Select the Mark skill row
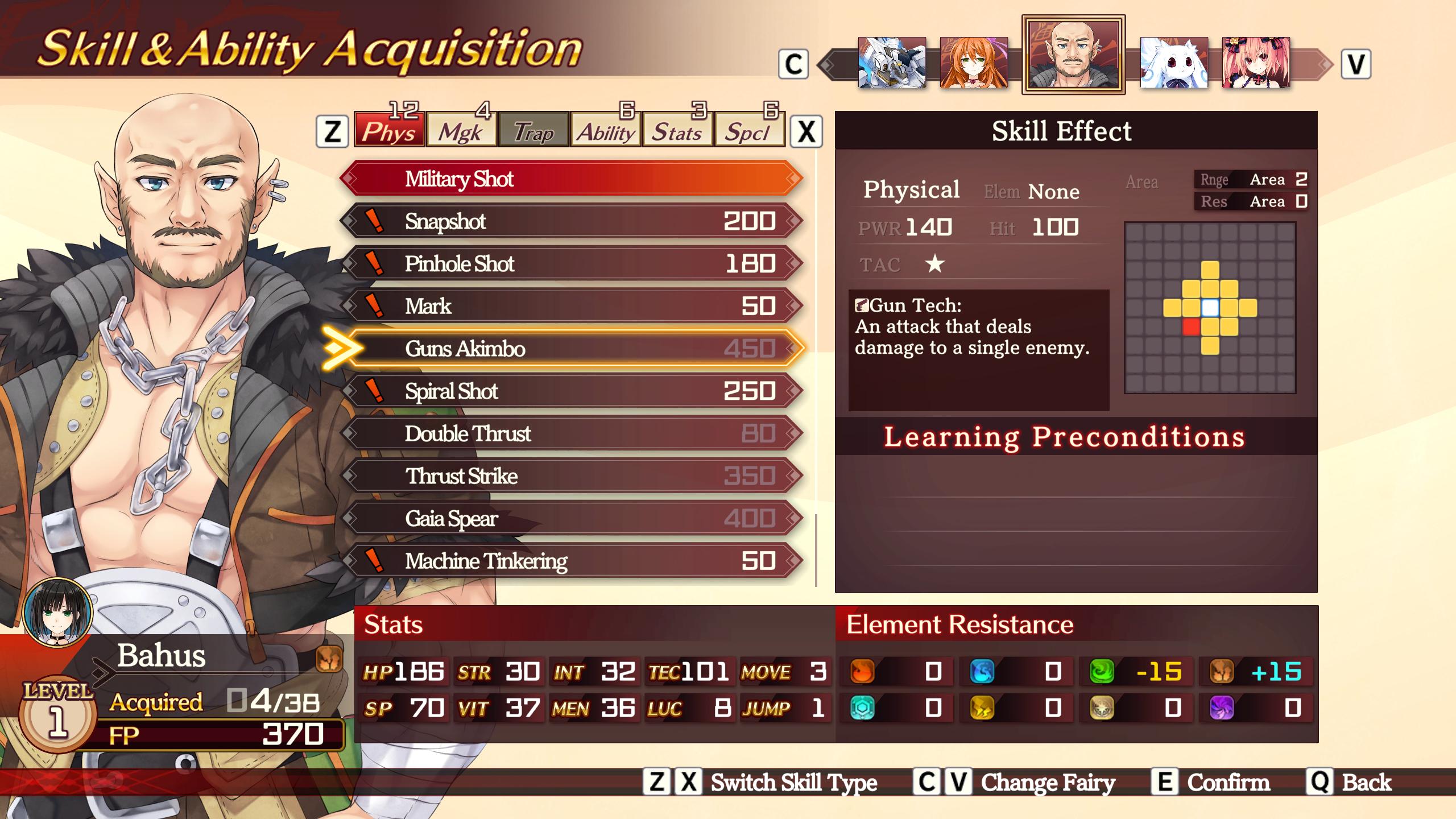The width and height of the screenshot is (1456, 819). [571, 306]
